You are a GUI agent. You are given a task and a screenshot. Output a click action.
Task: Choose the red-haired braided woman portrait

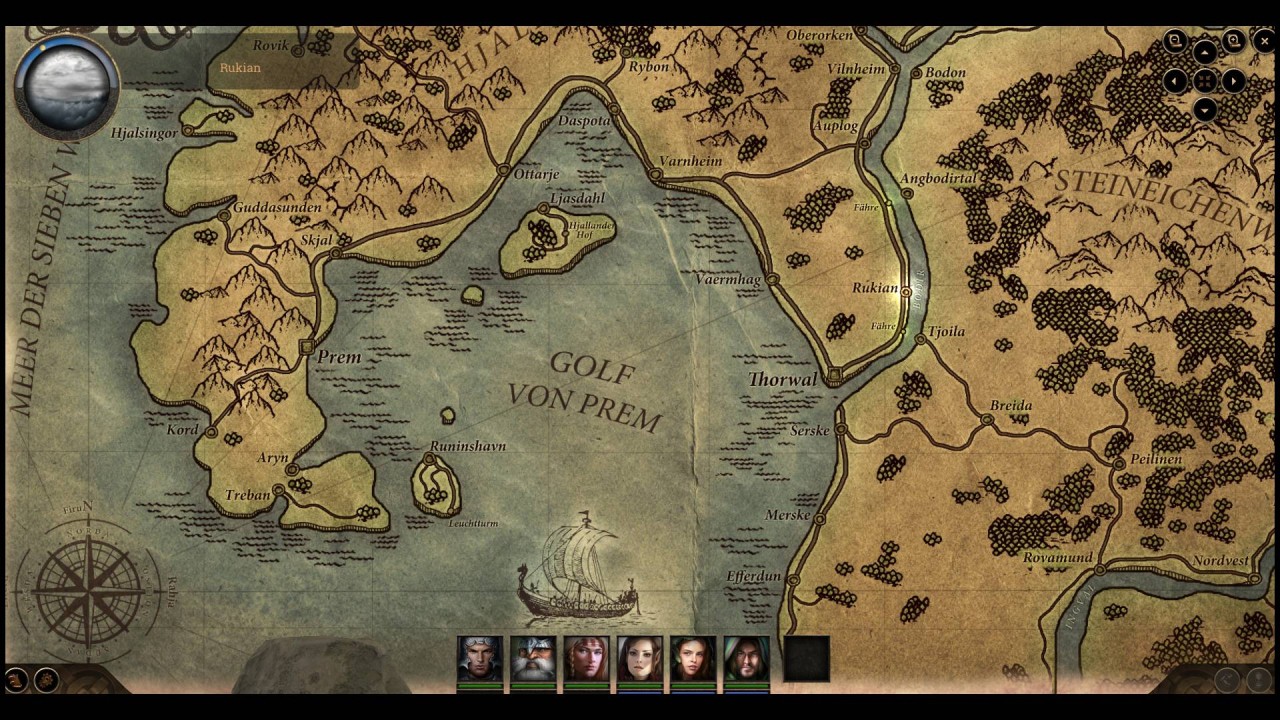pyautogui.click(x=586, y=658)
